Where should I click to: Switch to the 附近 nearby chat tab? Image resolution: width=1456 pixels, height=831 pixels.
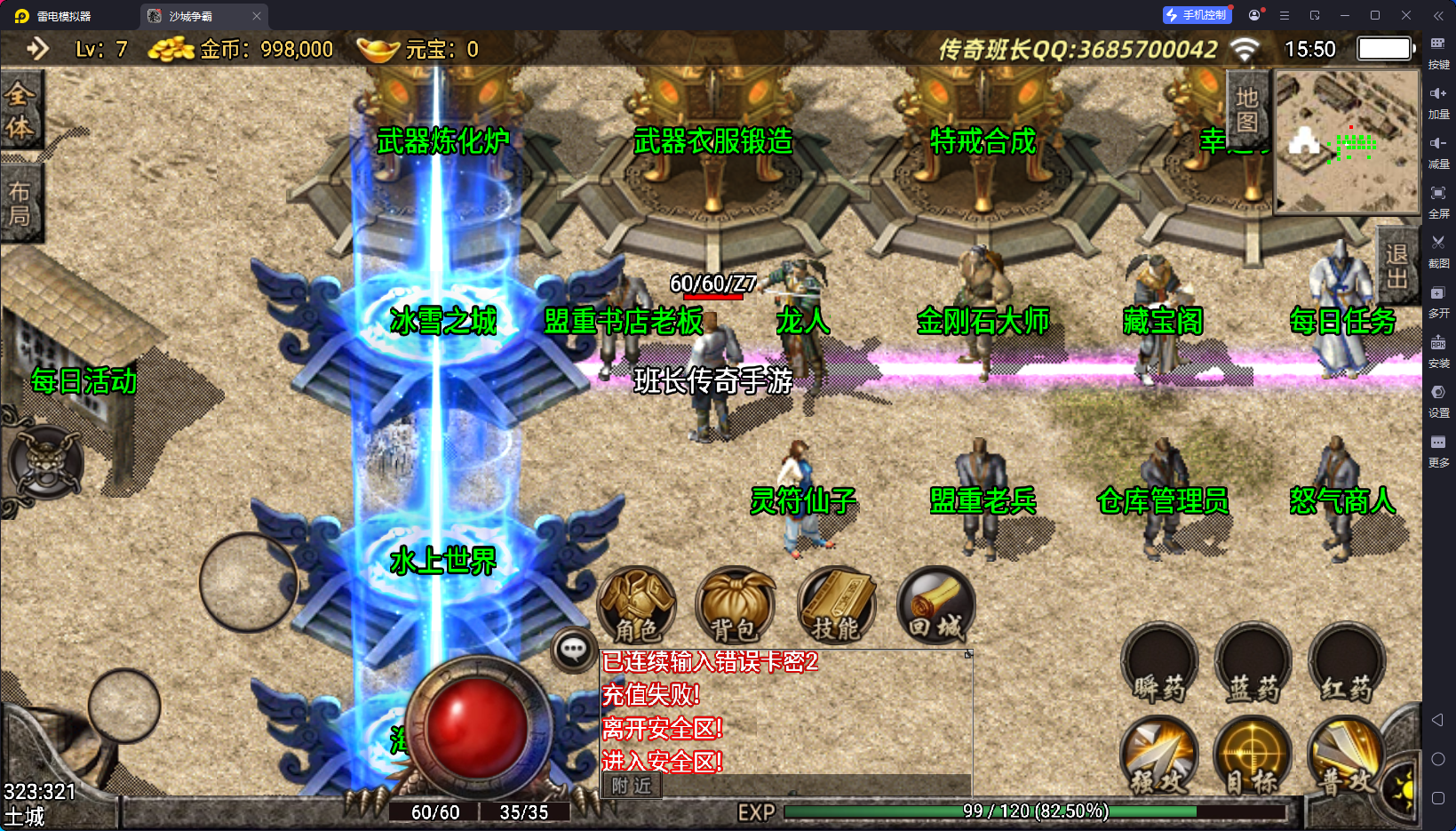tap(632, 786)
